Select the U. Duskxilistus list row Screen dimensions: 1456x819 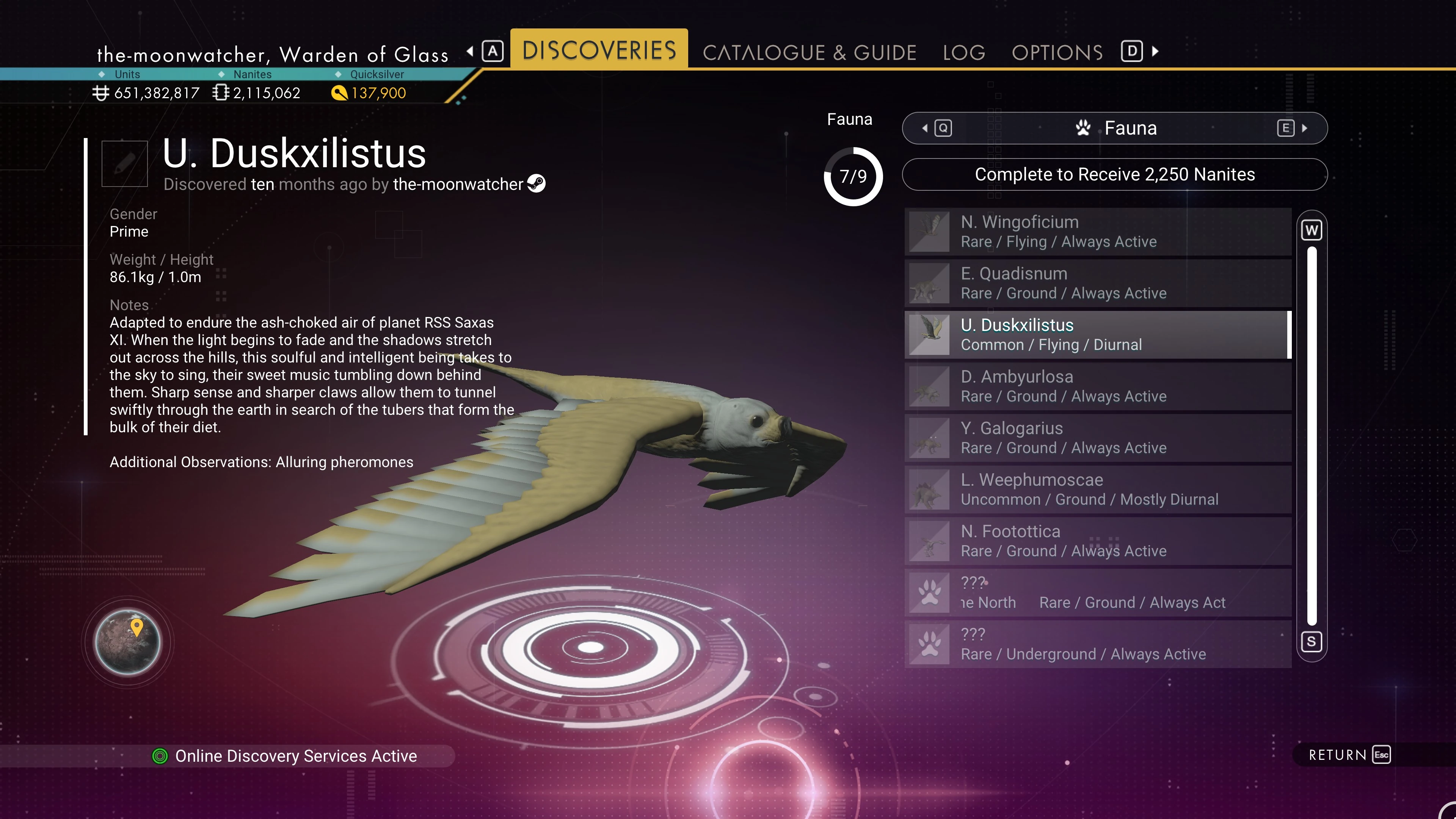1097,334
